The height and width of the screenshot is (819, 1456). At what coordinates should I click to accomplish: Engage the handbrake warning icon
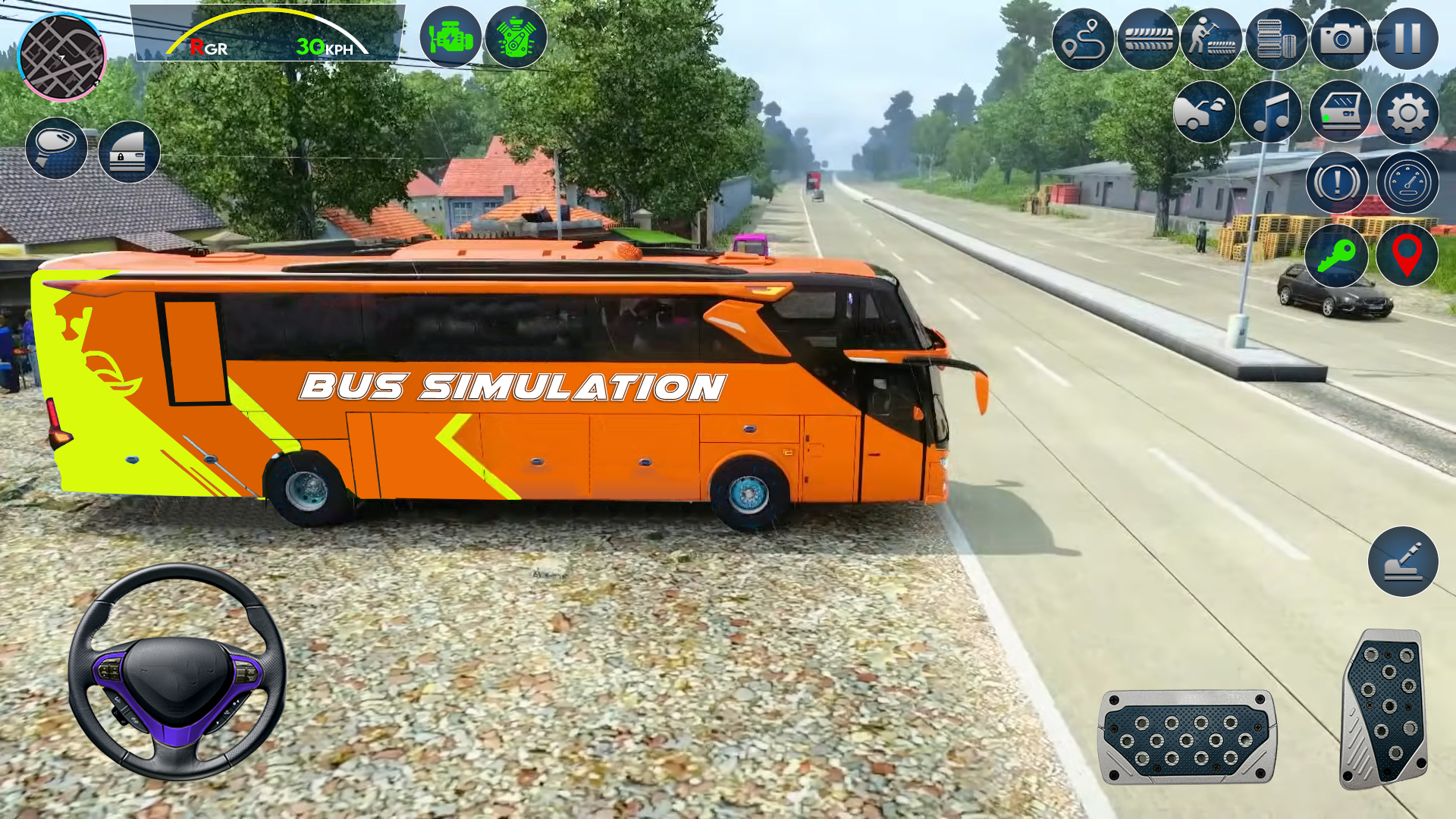pyautogui.click(x=1336, y=182)
